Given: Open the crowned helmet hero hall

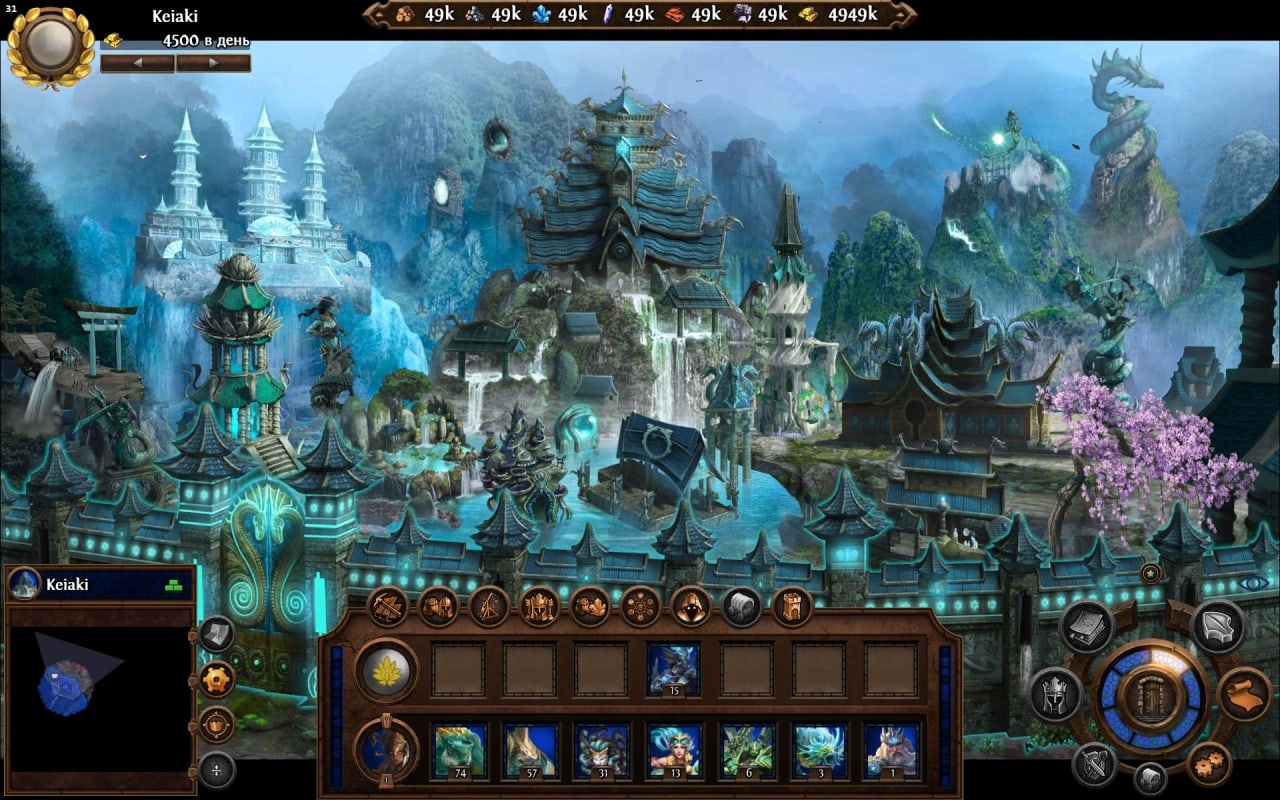Looking at the screenshot, I should pyautogui.click(x=539, y=606).
